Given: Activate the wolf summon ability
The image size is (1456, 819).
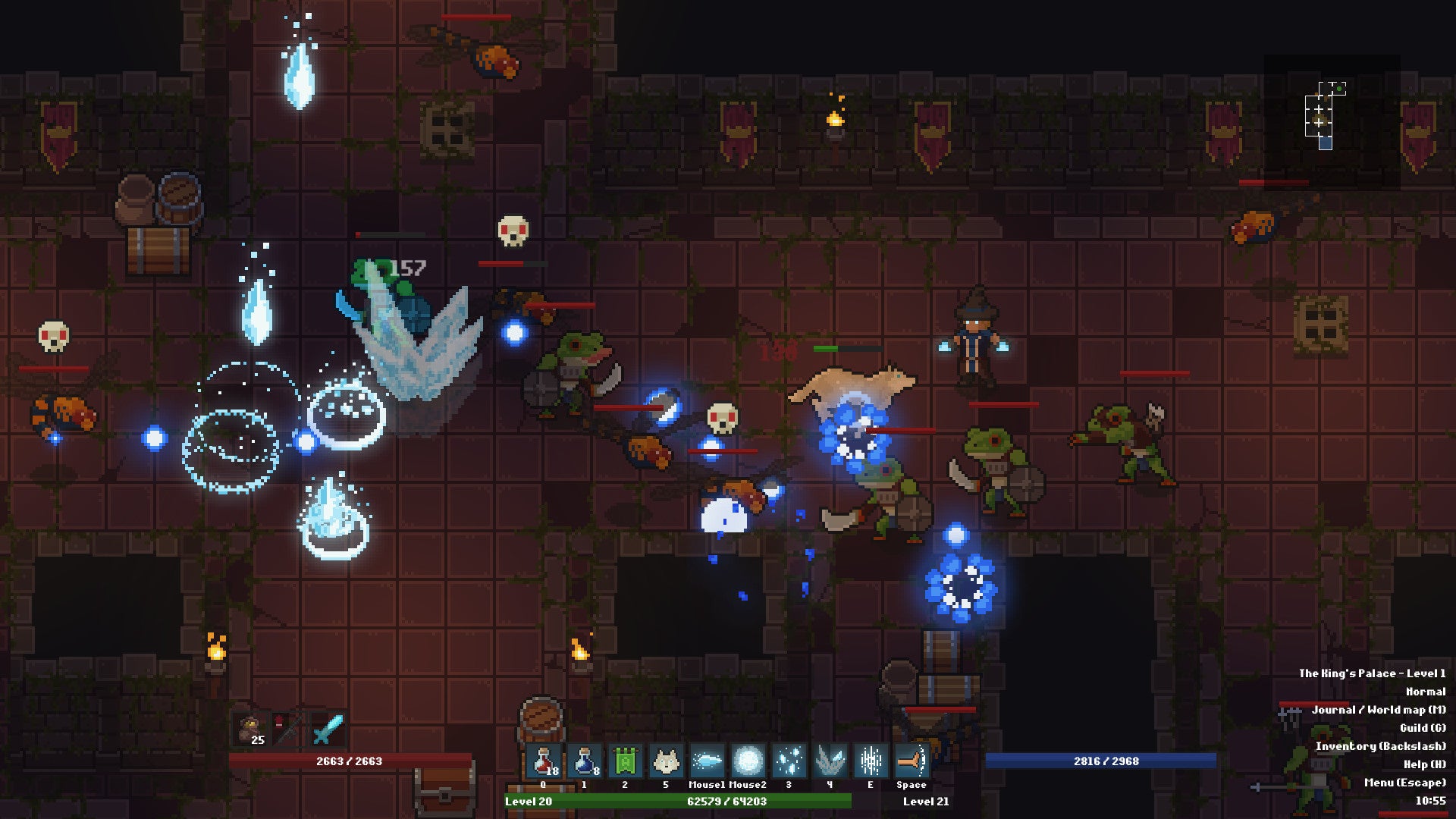Looking at the screenshot, I should coord(666,761).
